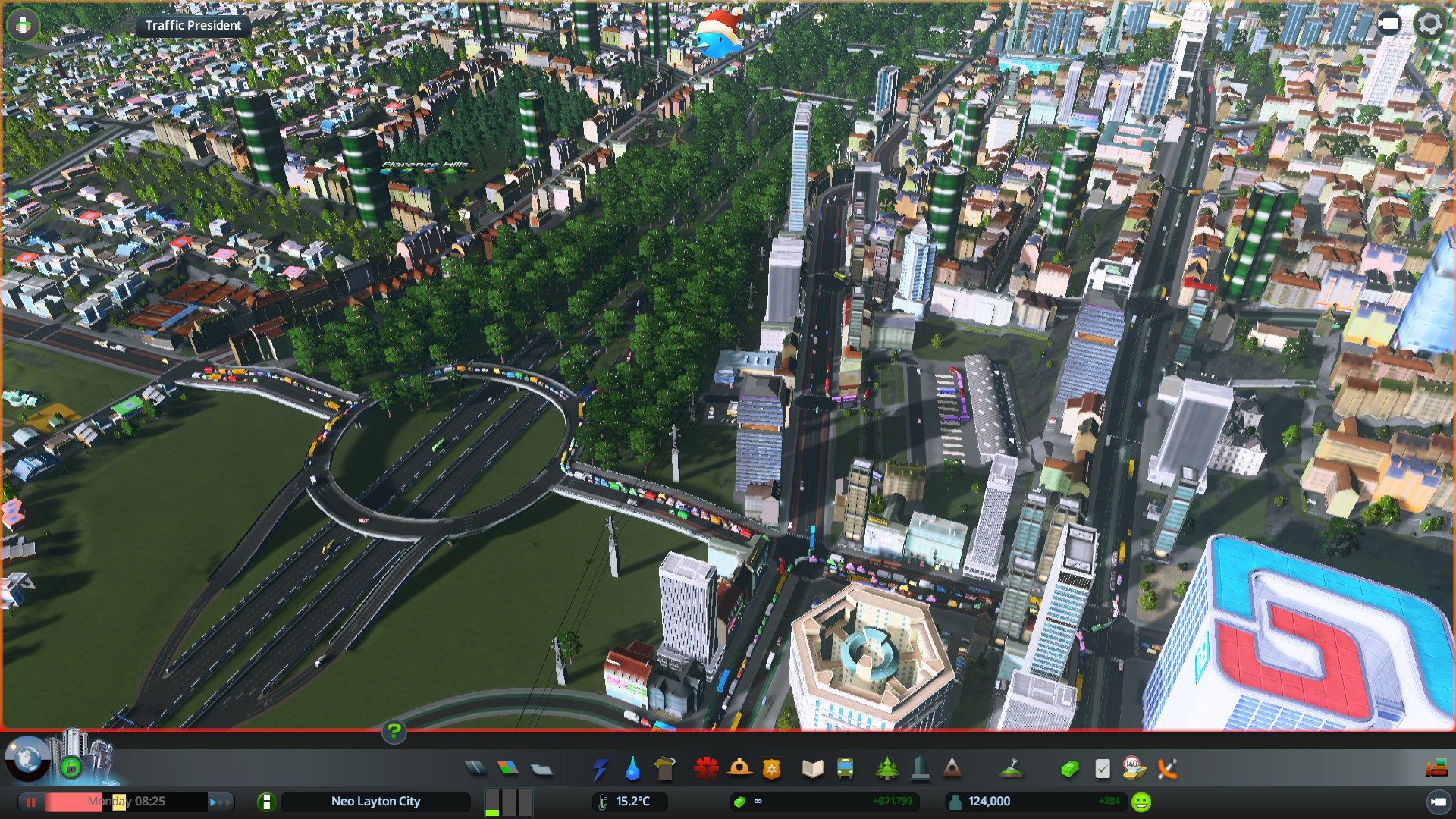The height and width of the screenshot is (819, 1456).
Task: Change game speed with the arrows
Action: pyautogui.click(x=218, y=802)
